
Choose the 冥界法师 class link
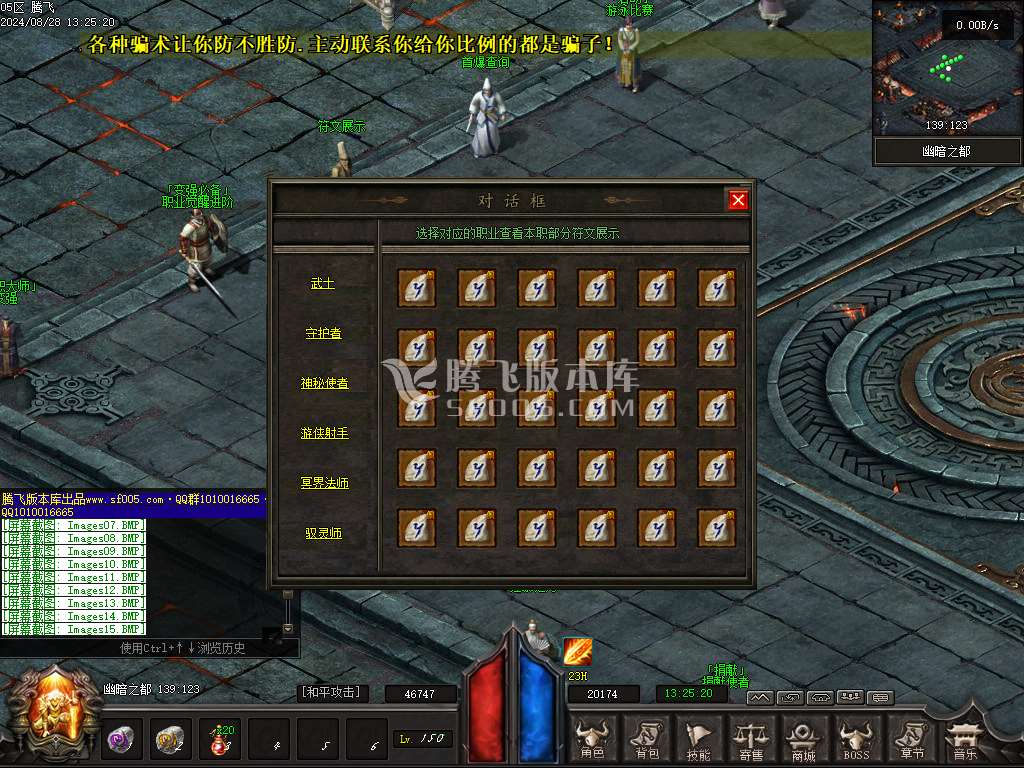pyautogui.click(x=324, y=483)
